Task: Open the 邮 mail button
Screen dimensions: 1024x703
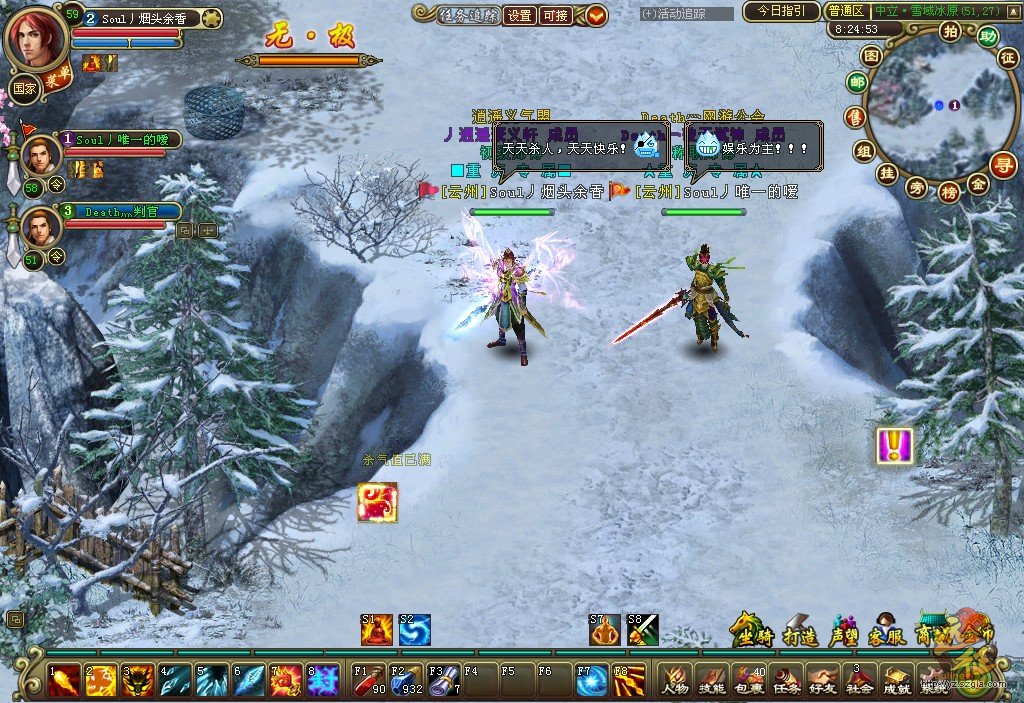Action: 857,83
